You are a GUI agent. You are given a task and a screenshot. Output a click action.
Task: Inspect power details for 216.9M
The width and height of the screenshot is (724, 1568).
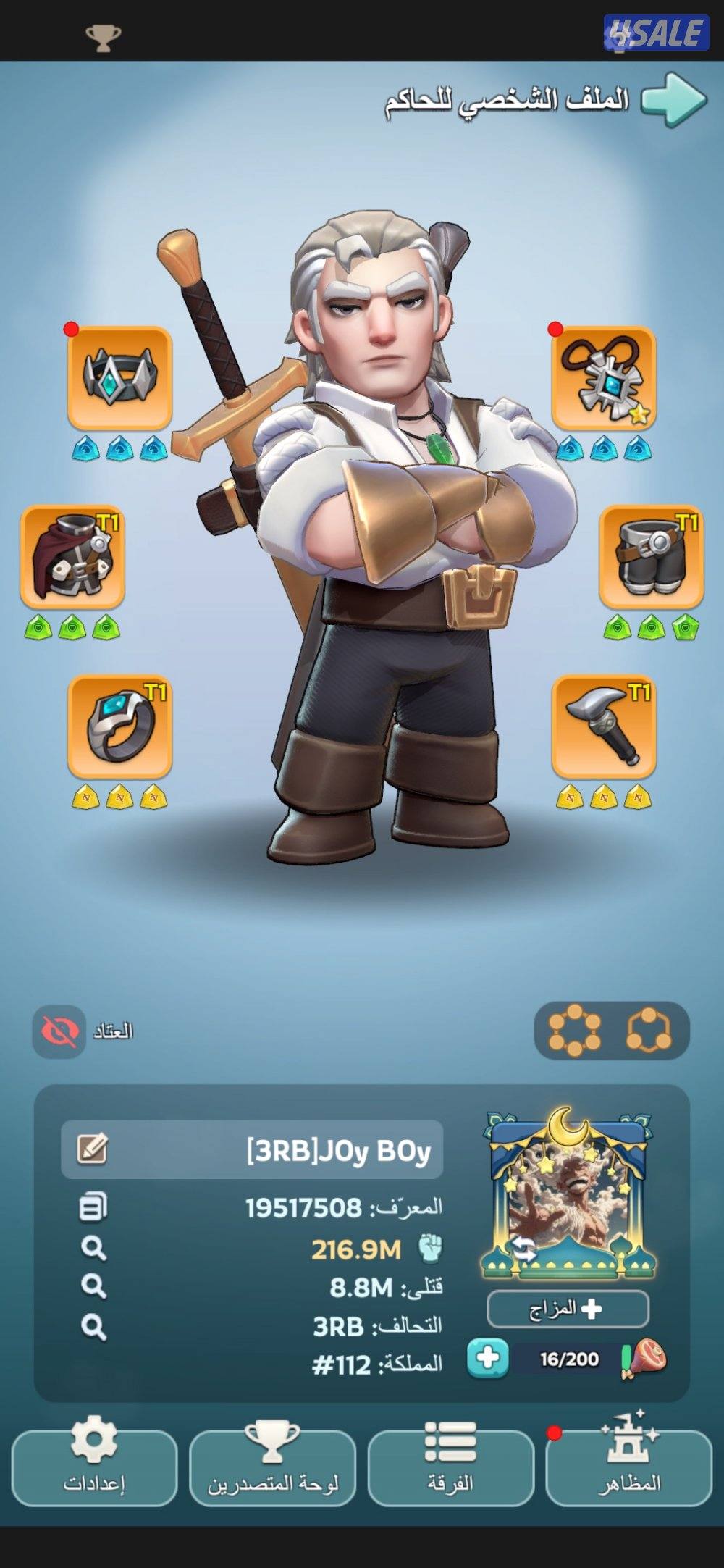click(93, 1249)
